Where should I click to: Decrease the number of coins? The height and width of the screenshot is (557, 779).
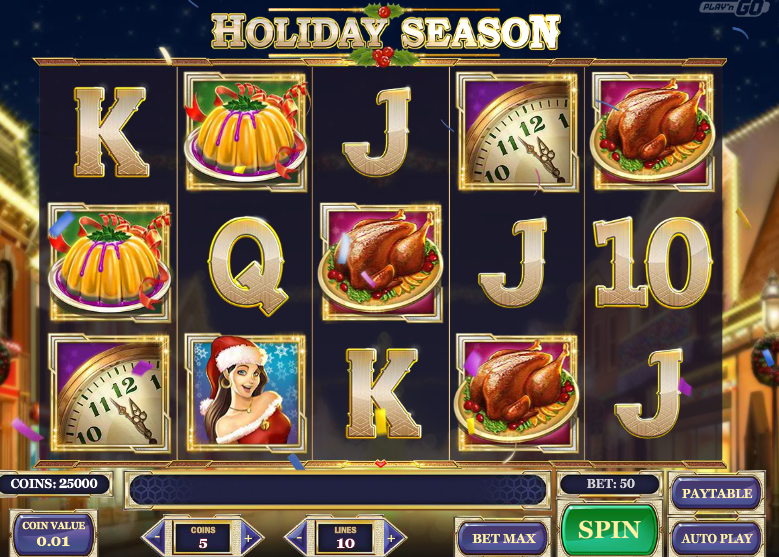(156, 536)
